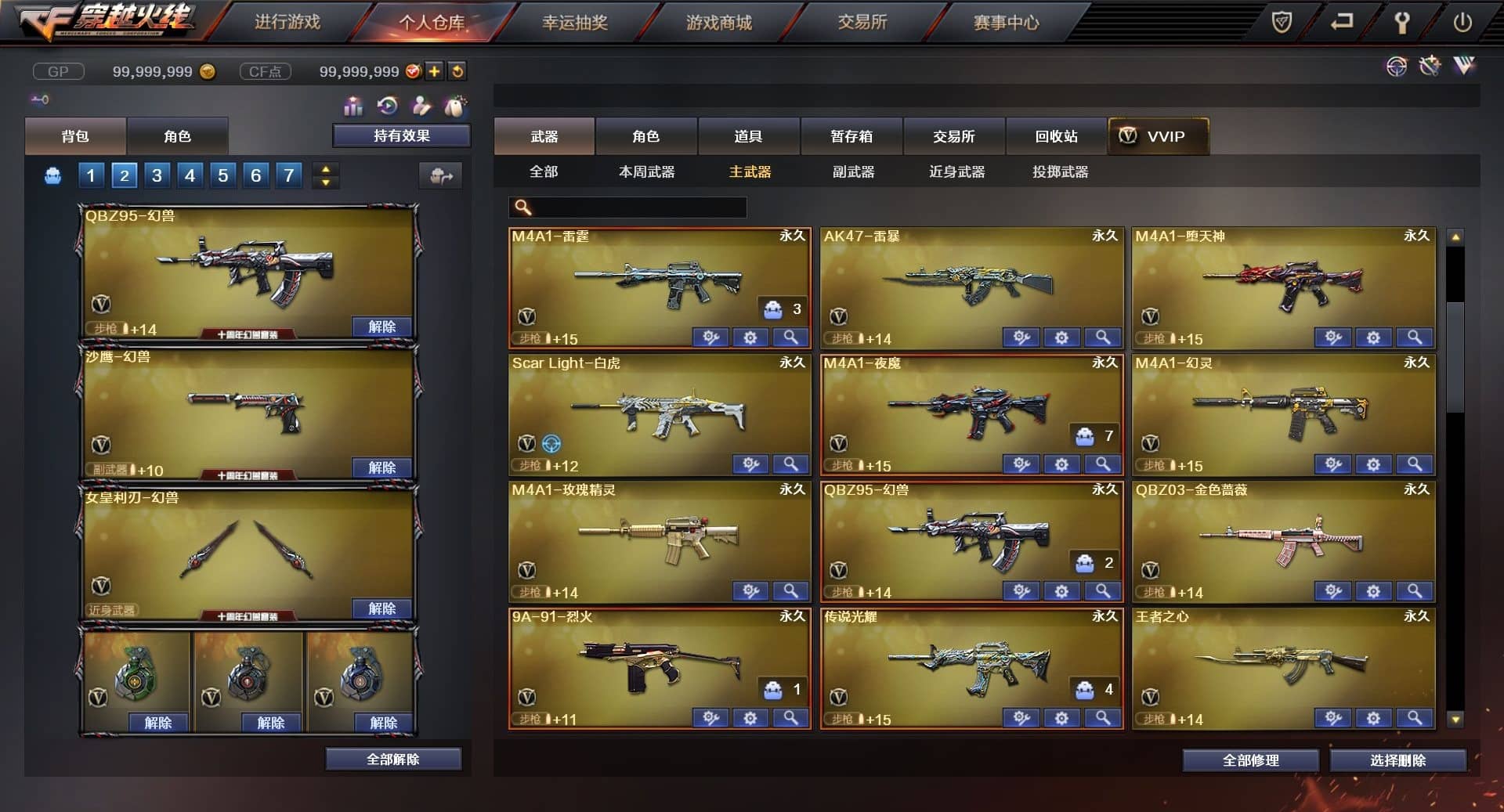Screen dimensions: 1504x812
Task: Click the 全部修理 button
Action: pos(1251,760)
